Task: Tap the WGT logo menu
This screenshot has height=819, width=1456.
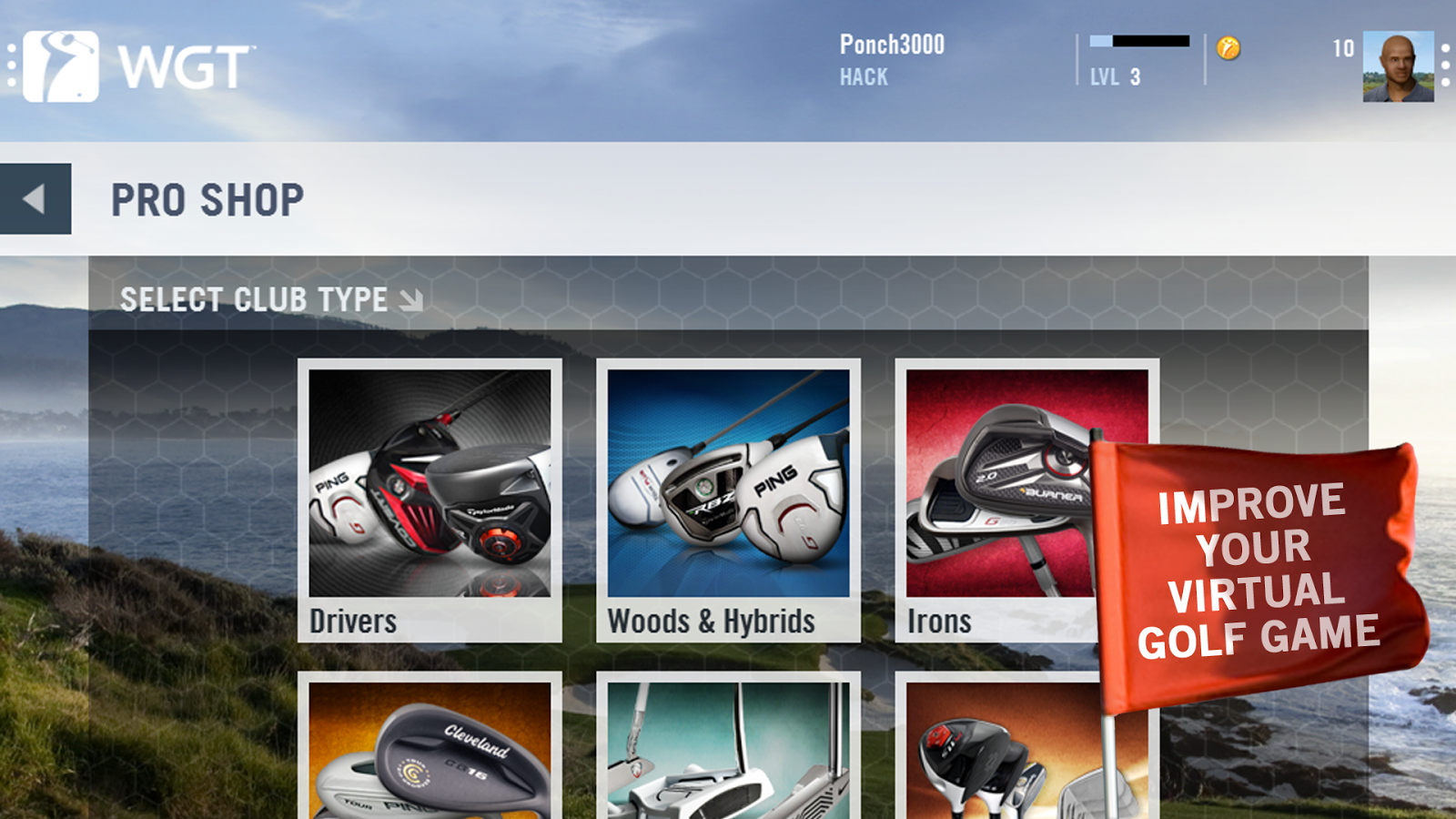Action: pos(136,66)
